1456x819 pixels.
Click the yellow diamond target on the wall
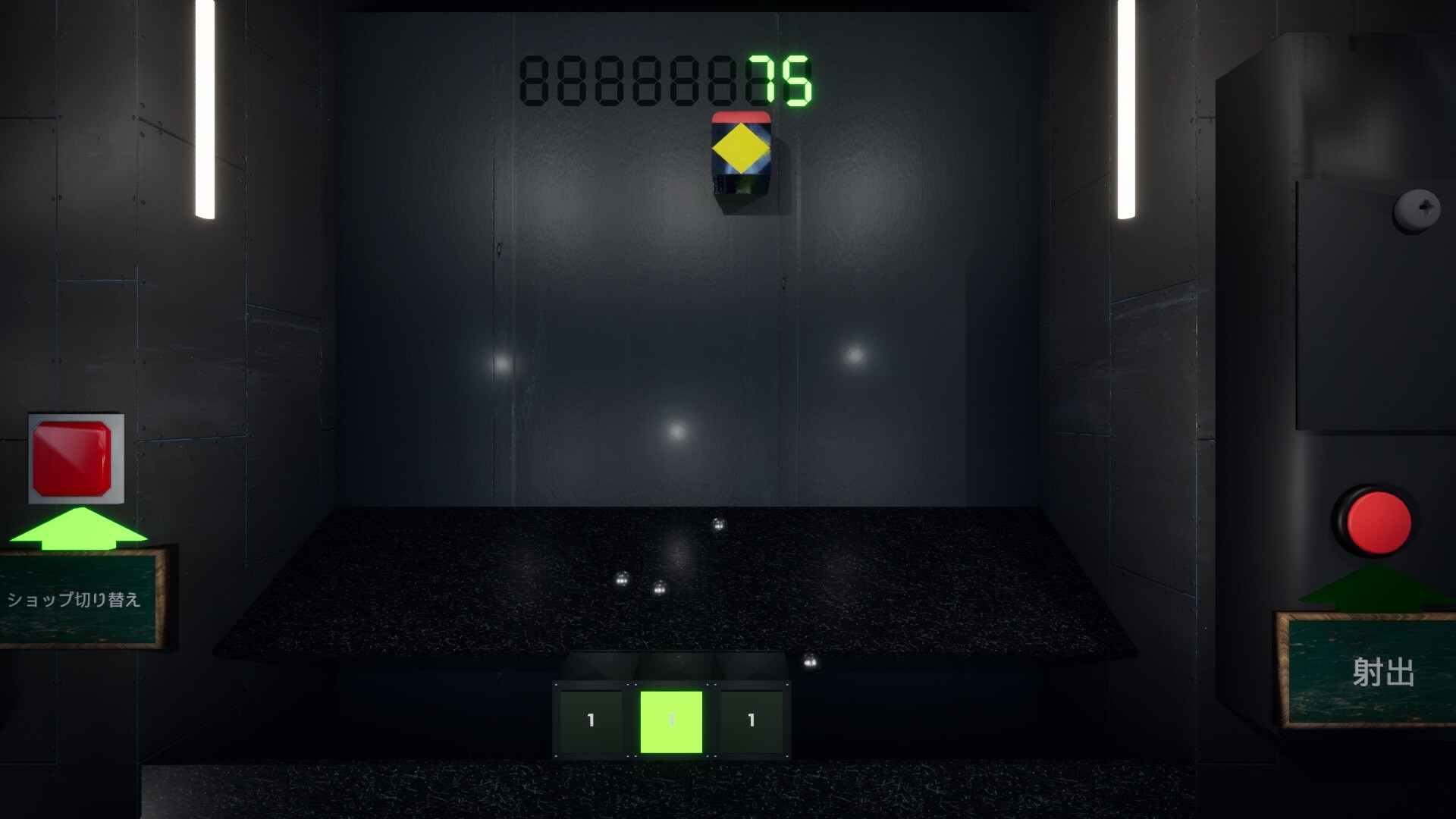pos(740,150)
